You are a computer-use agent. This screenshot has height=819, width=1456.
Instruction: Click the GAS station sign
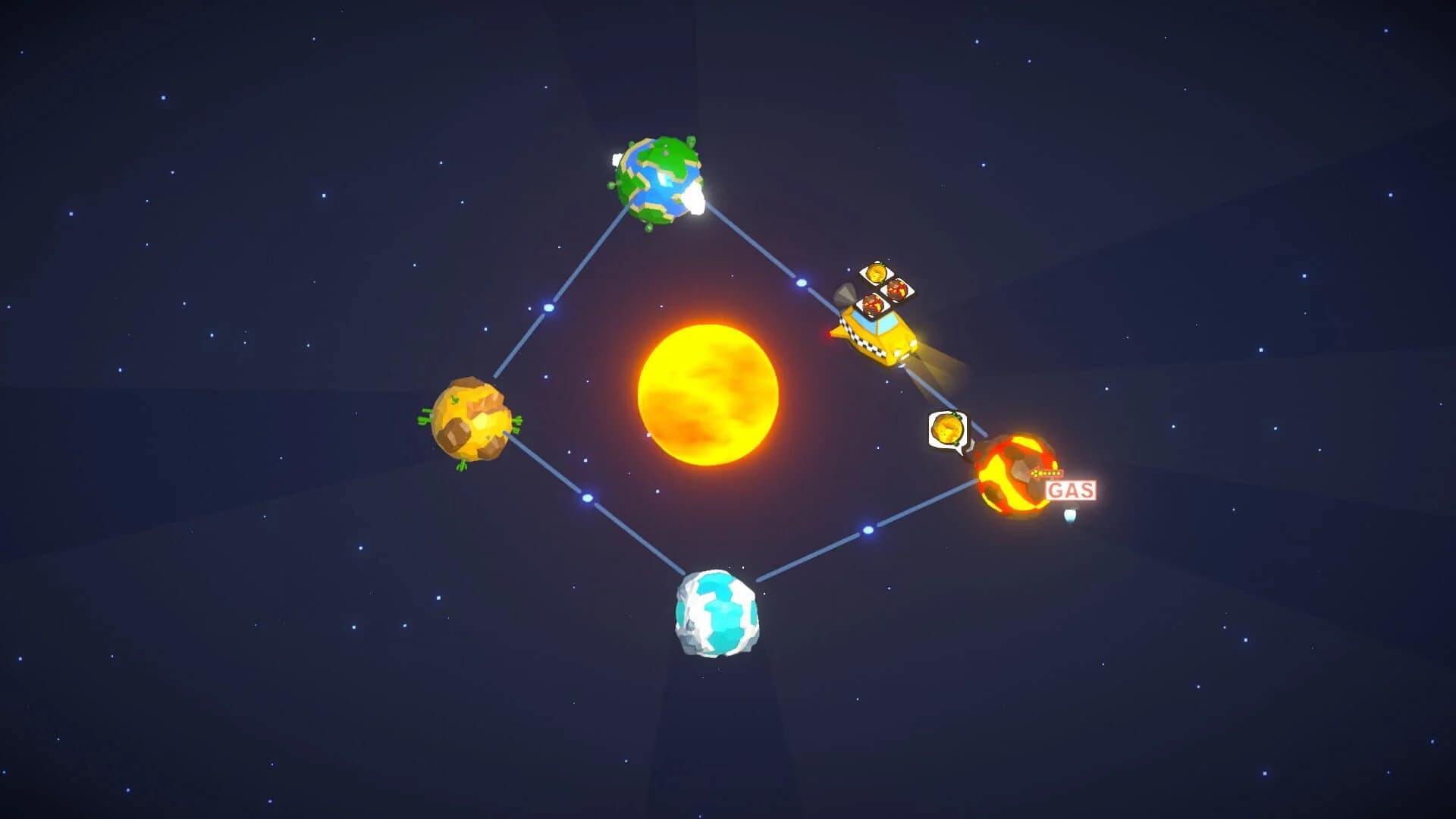[x=1070, y=488]
